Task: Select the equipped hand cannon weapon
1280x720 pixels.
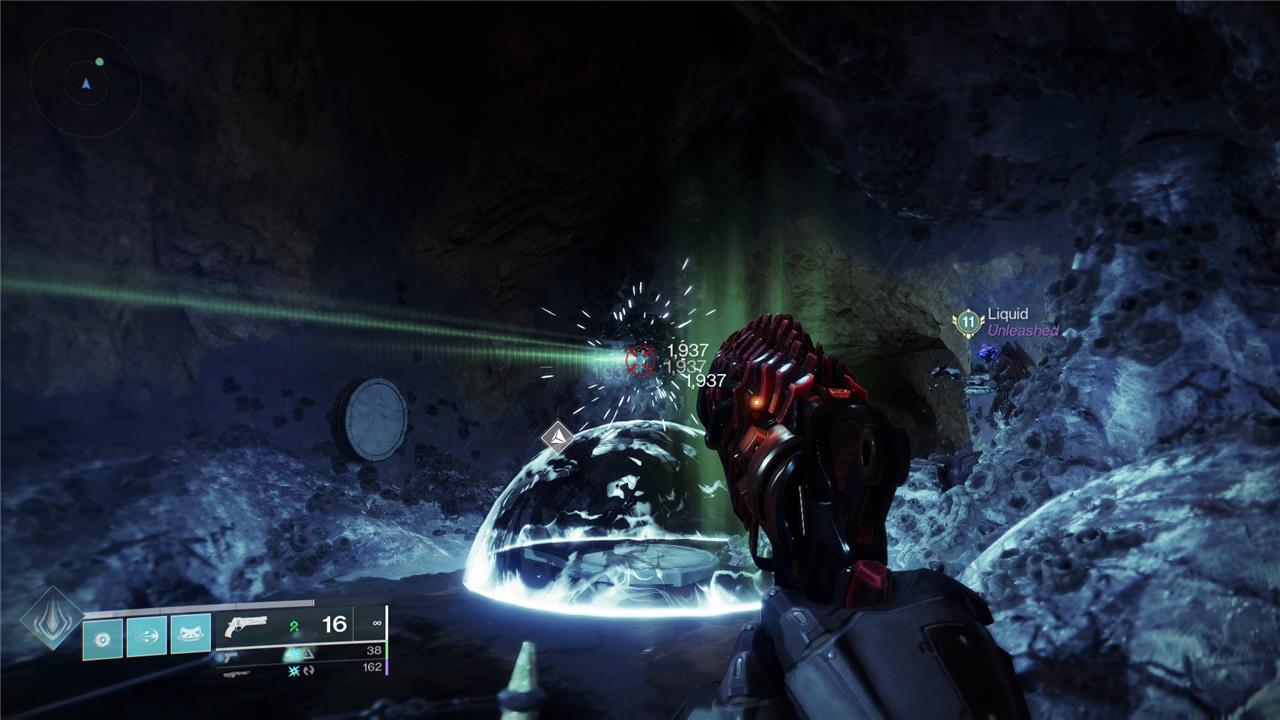Action: 246,625
